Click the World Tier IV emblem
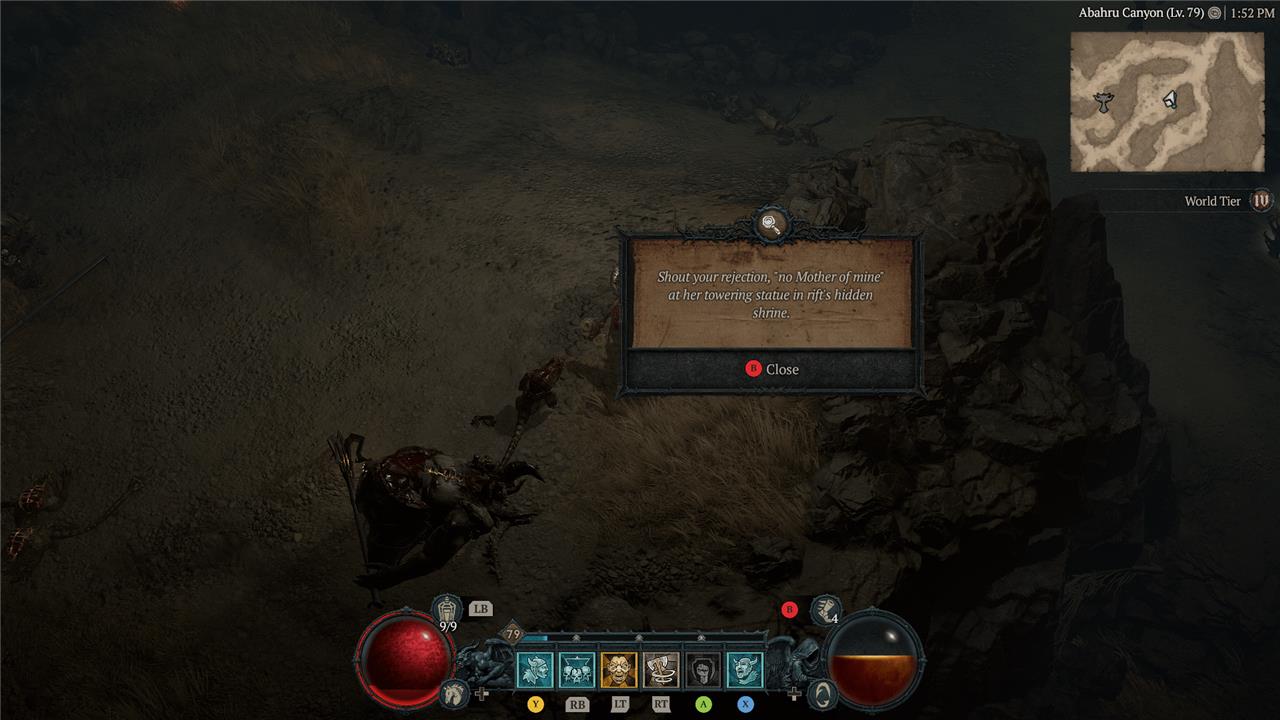1280x720 pixels. coord(1261,201)
